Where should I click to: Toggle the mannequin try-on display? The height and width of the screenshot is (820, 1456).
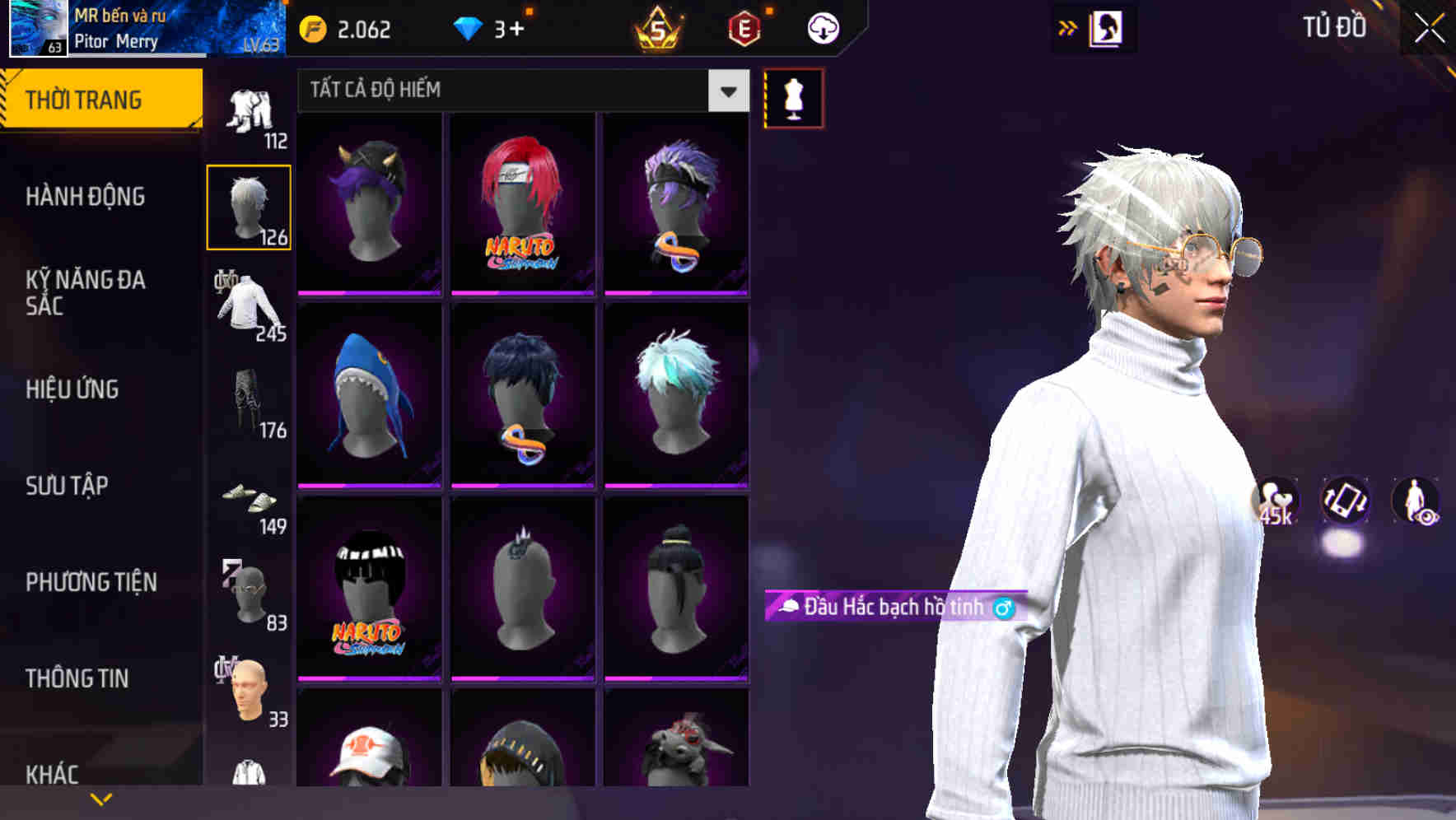(x=793, y=97)
